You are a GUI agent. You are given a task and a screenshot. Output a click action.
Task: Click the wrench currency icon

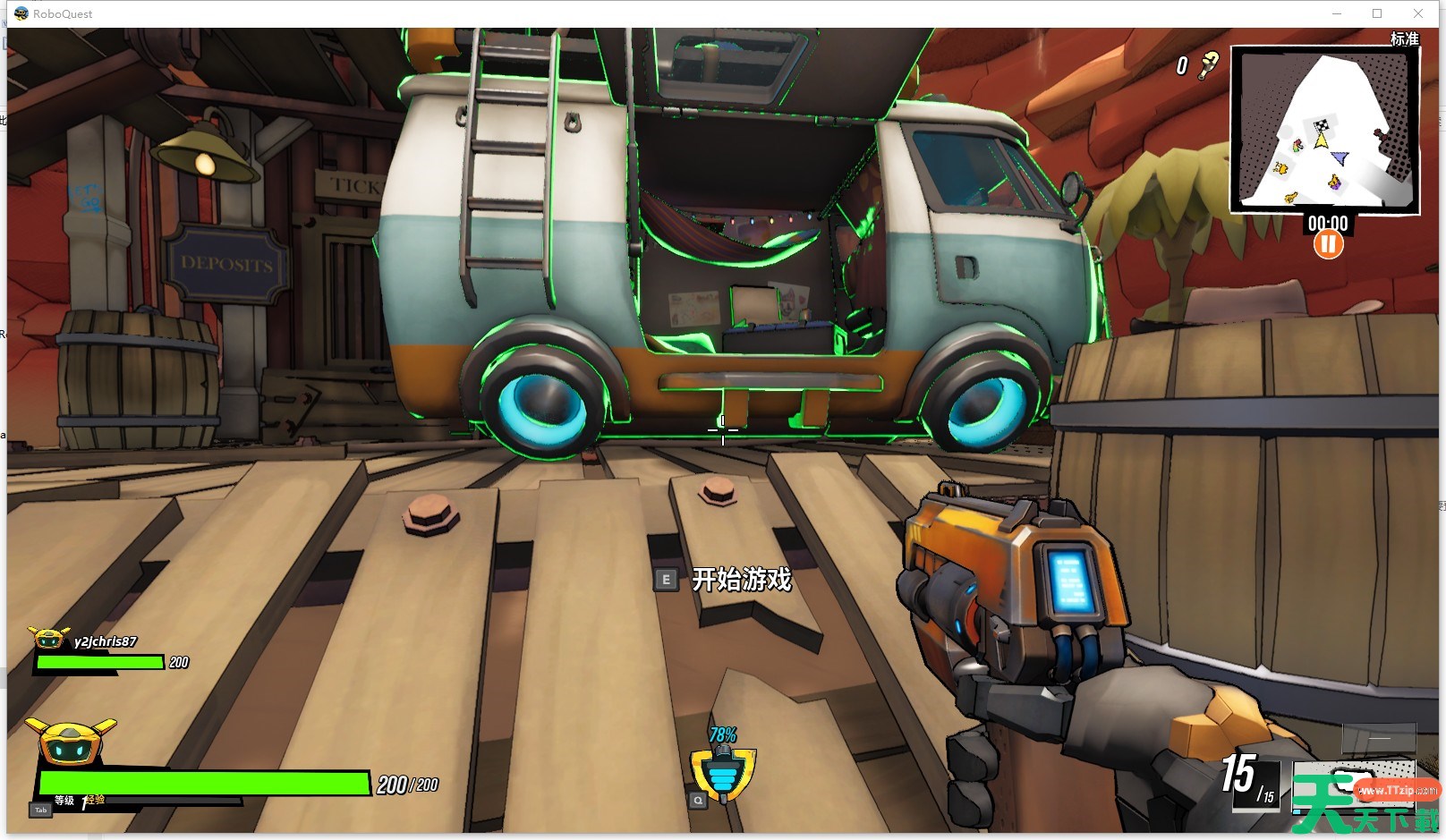point(1209,64)
